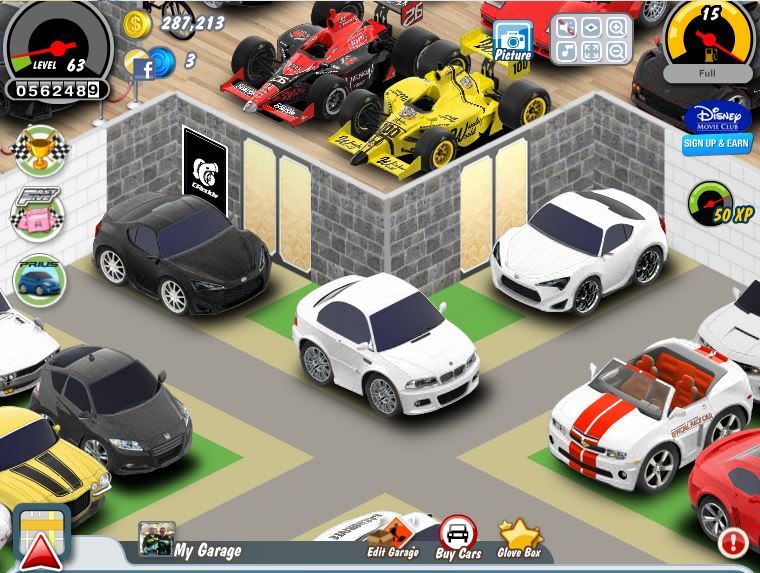This screenshot has height=573, width=760.
Task: Click the diamond-shaped view control icon
Action: [x=592, y=28]
